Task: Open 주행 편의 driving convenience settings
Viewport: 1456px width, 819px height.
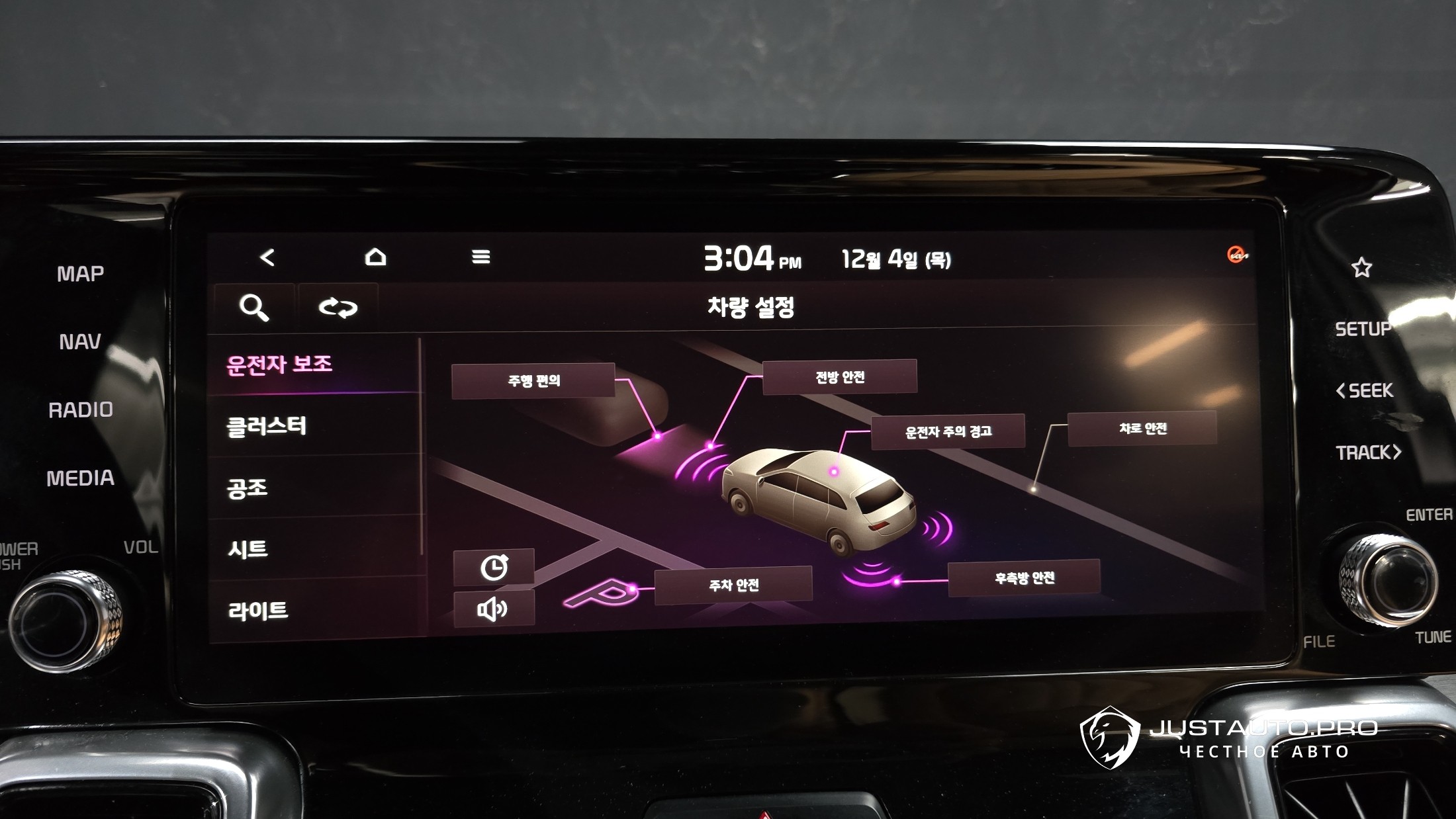Action: [x=533, y=381]
